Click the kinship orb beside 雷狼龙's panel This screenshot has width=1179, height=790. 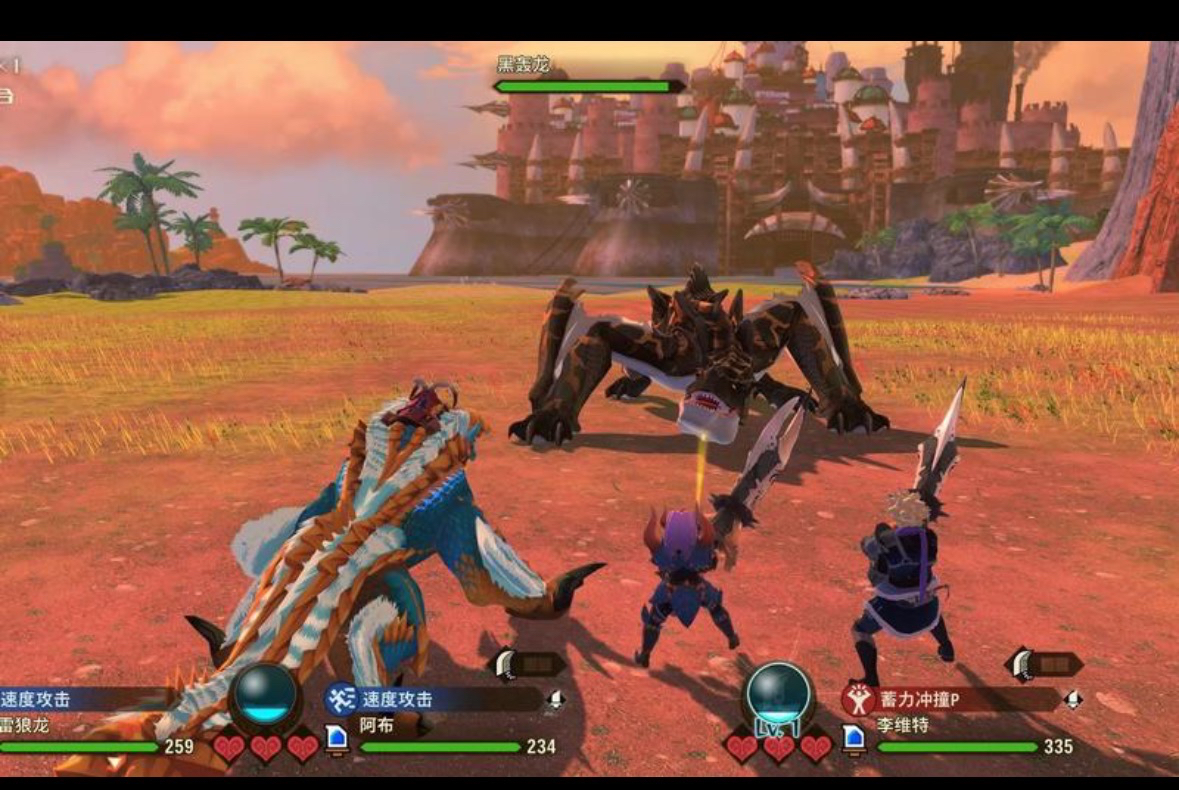[x=265, y=695]
